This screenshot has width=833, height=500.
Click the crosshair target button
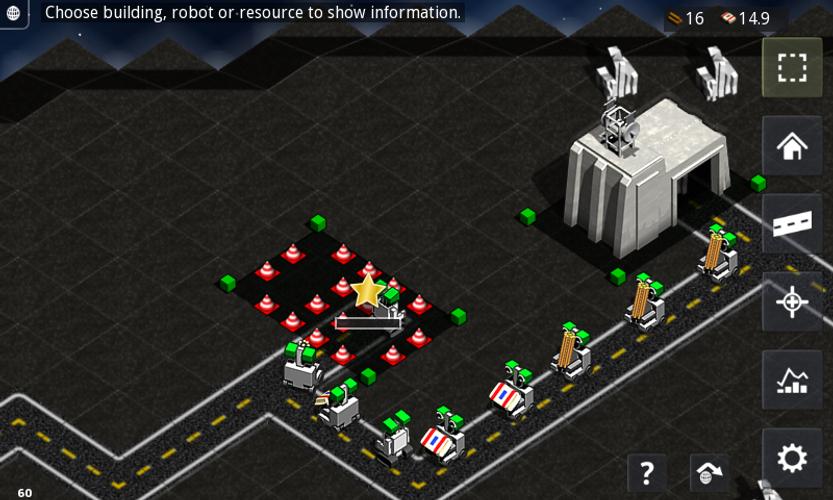coord(792,301)
